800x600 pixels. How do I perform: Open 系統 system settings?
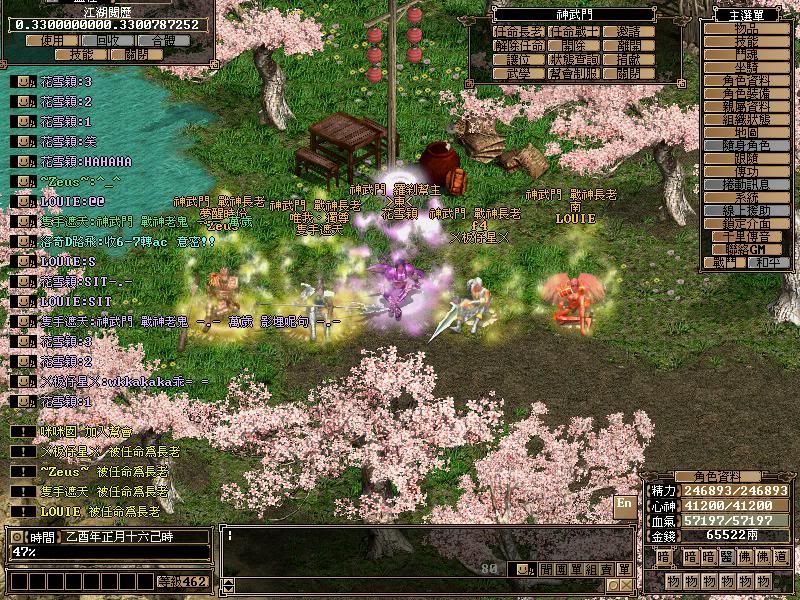[x=746, y=197]
